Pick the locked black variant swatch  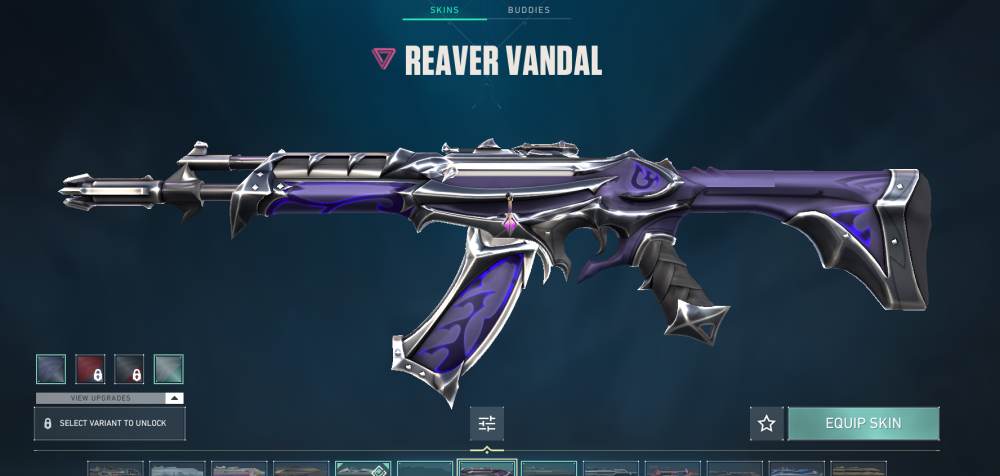[x=129, y=369]
